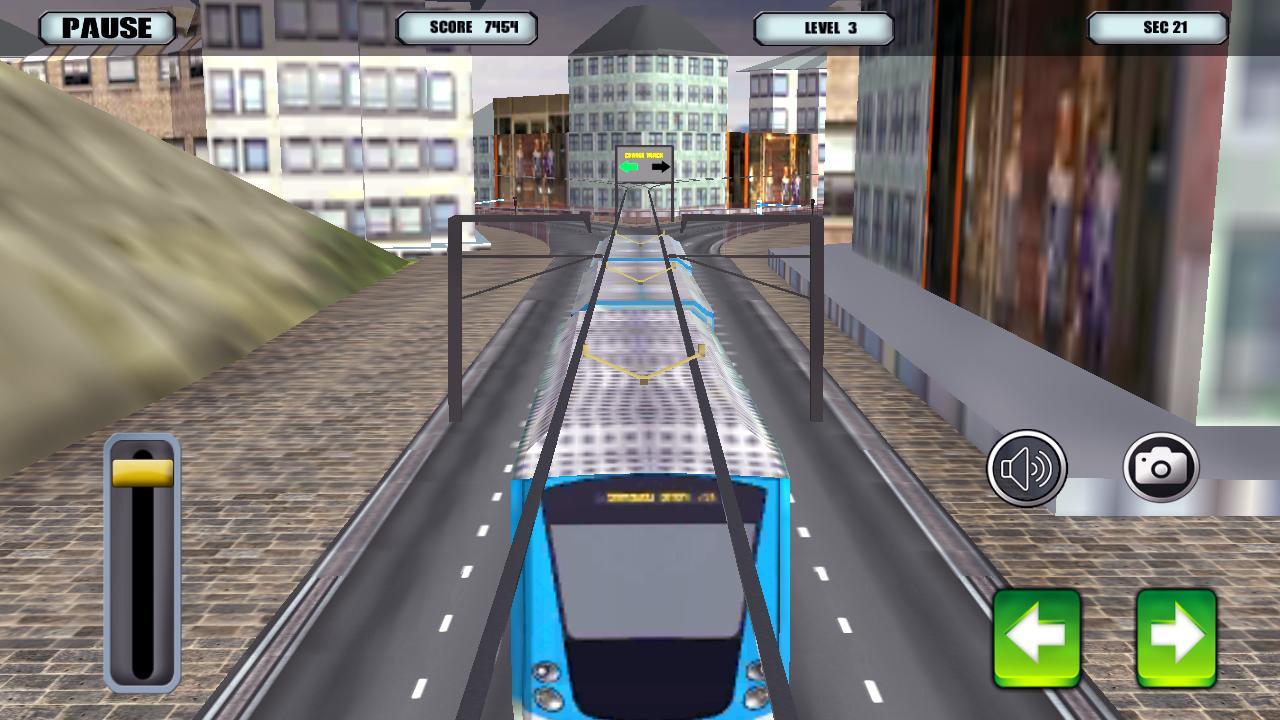Tap the LEVEL 3 indicator
Screen dimensions: 1280x720
[826, 29]
